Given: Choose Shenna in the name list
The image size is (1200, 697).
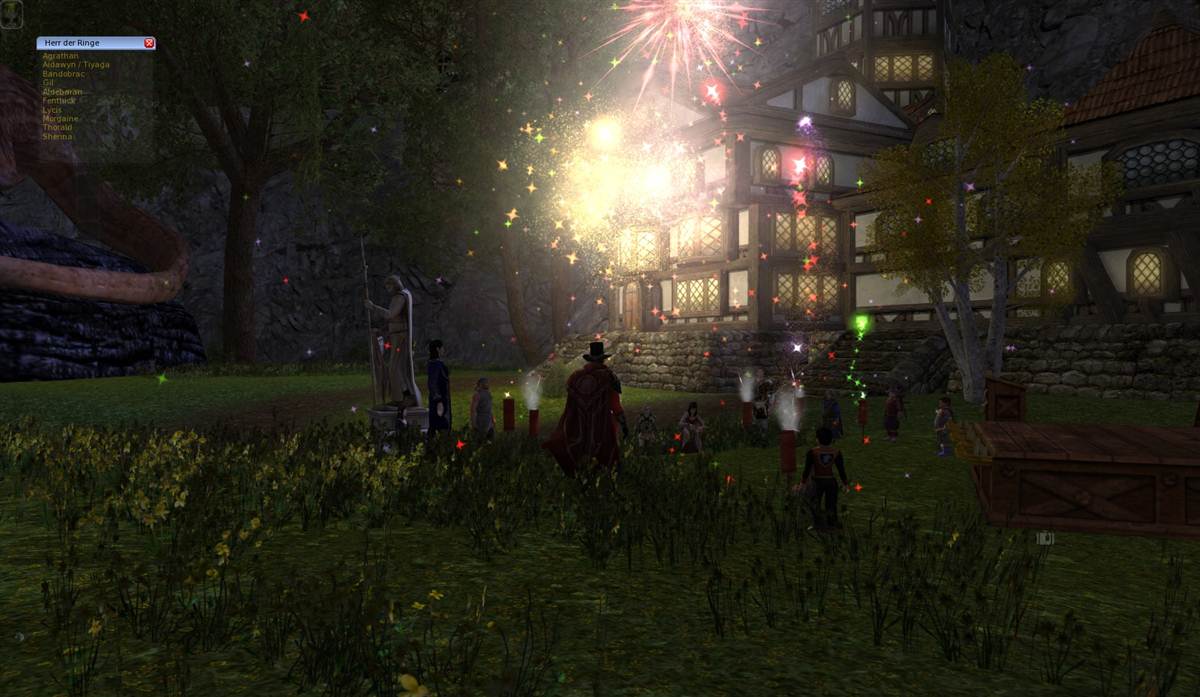Looking at the screenshot, I should [x=57, y=136].
